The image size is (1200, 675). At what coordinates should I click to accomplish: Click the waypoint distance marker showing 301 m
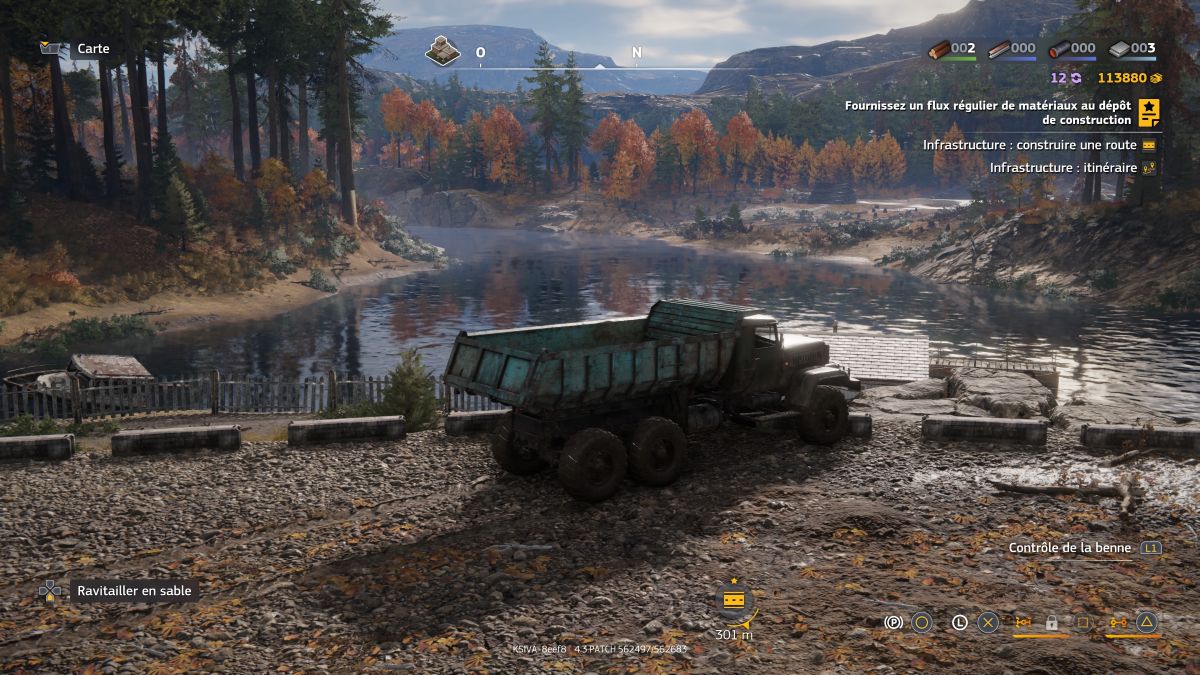(733, 610)
